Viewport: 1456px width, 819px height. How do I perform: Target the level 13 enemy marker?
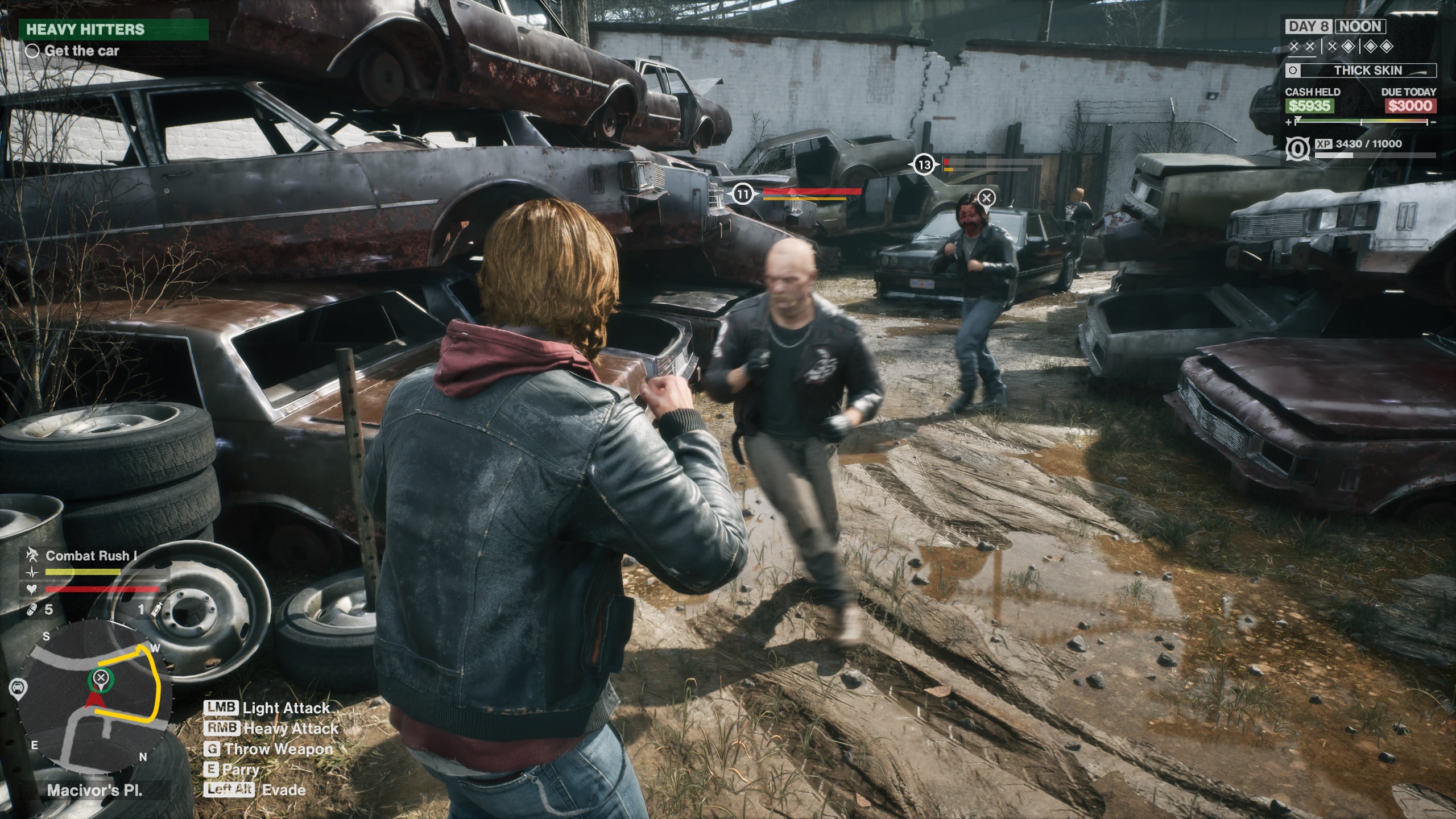925,165
